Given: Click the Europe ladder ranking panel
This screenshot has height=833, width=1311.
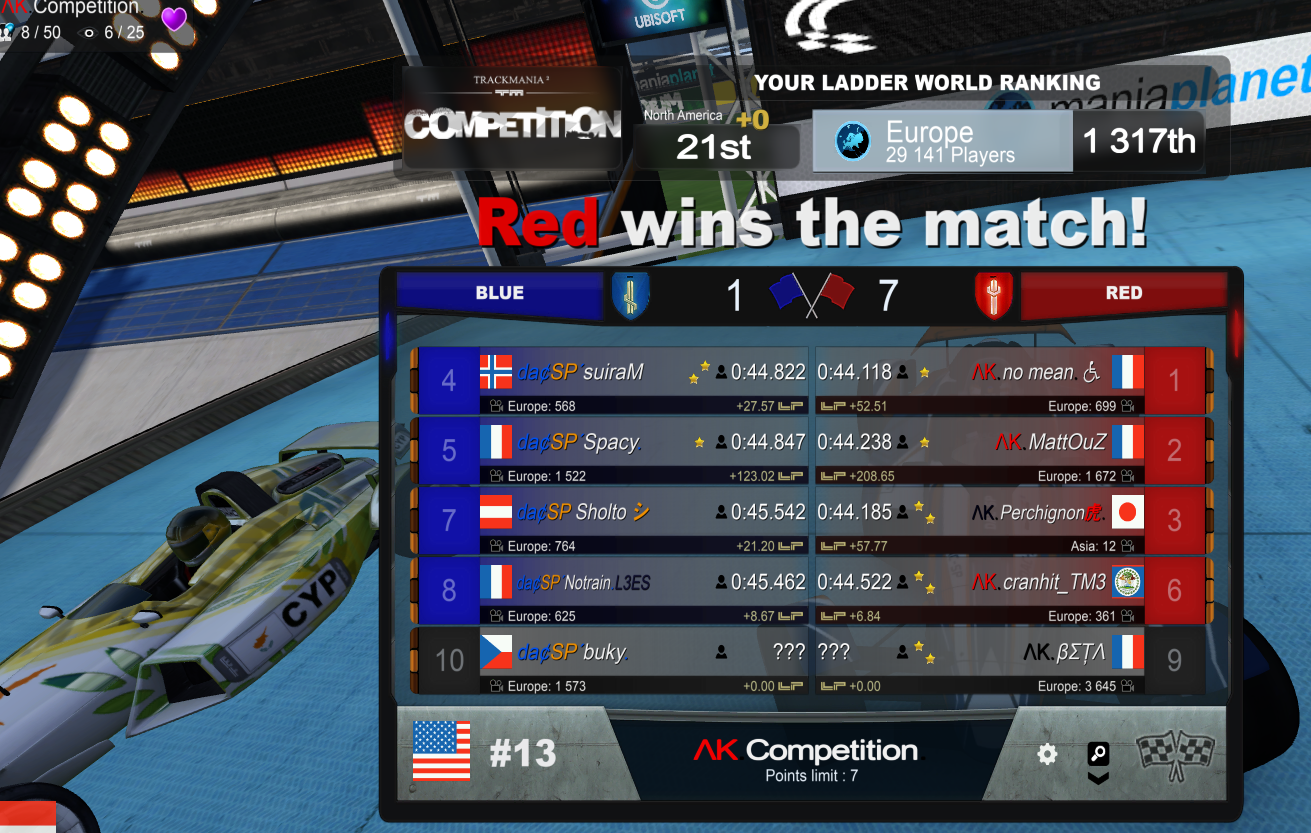Looking at the screenshot, I should click(x=942, y=142).
